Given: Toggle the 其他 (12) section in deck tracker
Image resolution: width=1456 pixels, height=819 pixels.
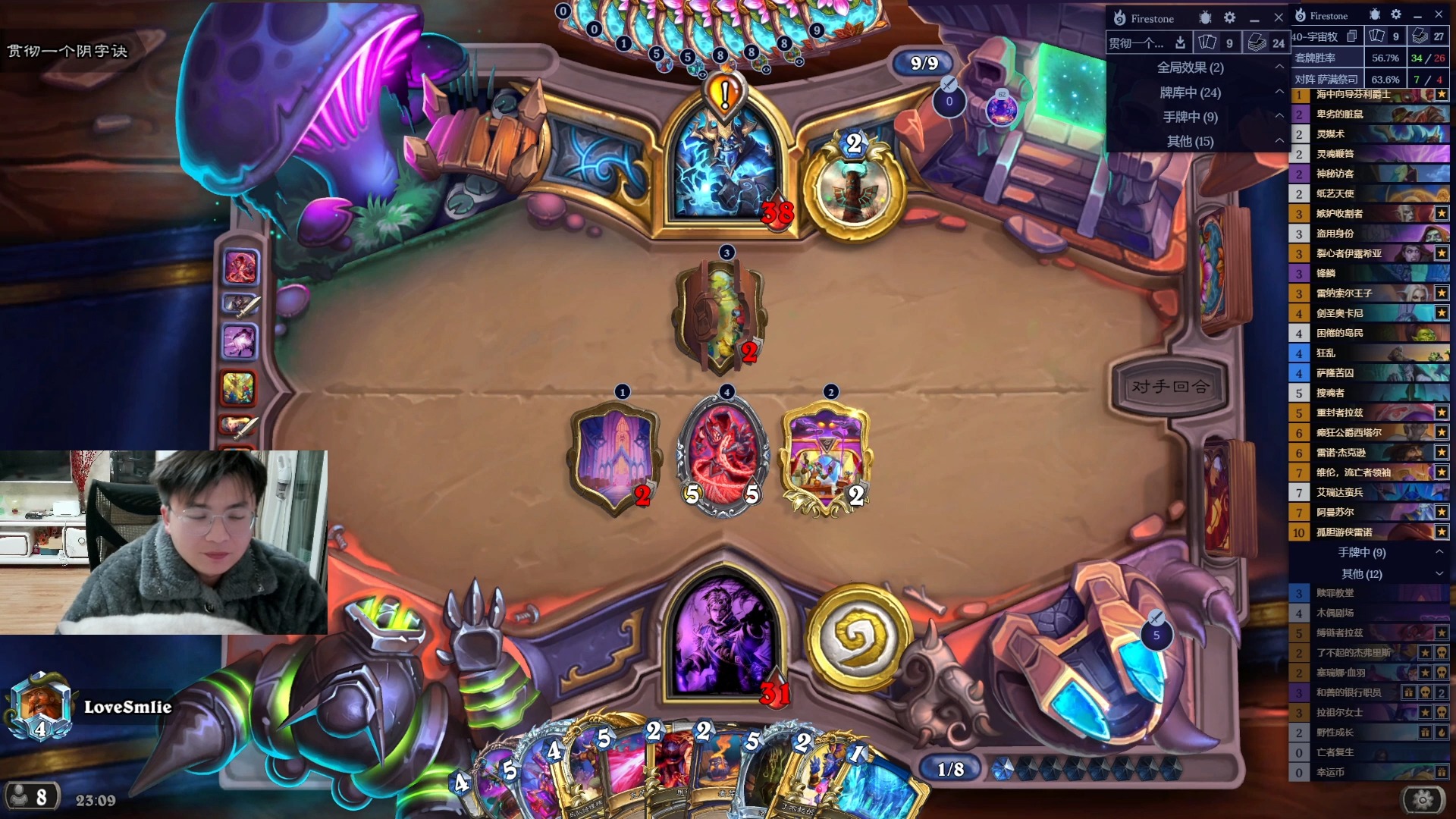Looking at the screenshot, I should click(1439, 574).
